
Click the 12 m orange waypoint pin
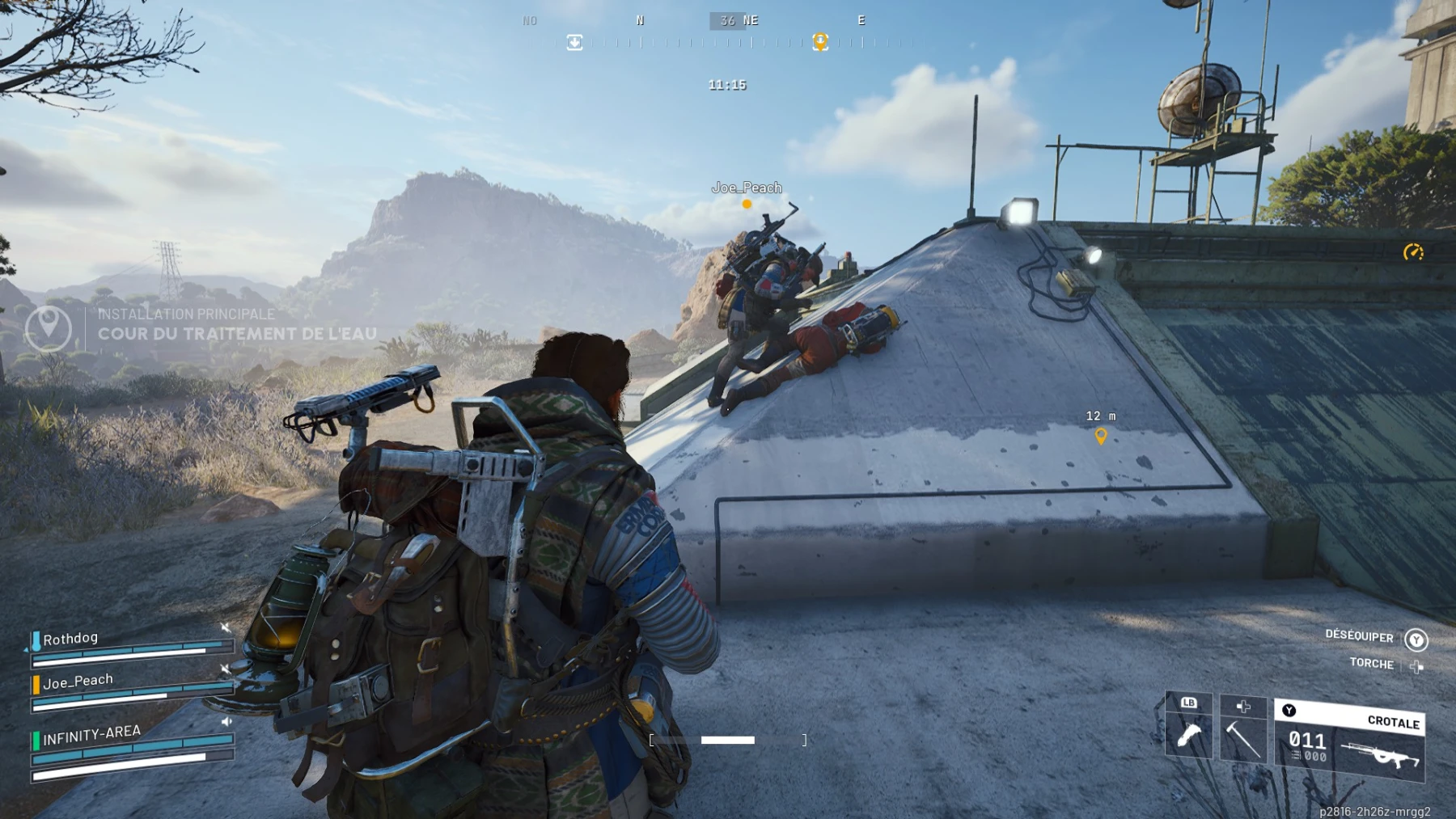pyautogui.click(x=1101, y=437)
